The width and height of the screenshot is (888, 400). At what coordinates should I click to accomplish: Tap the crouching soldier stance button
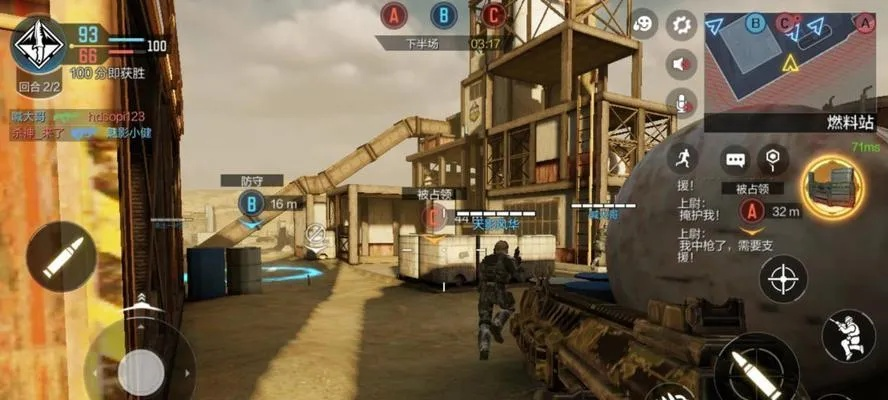point(848,335)
